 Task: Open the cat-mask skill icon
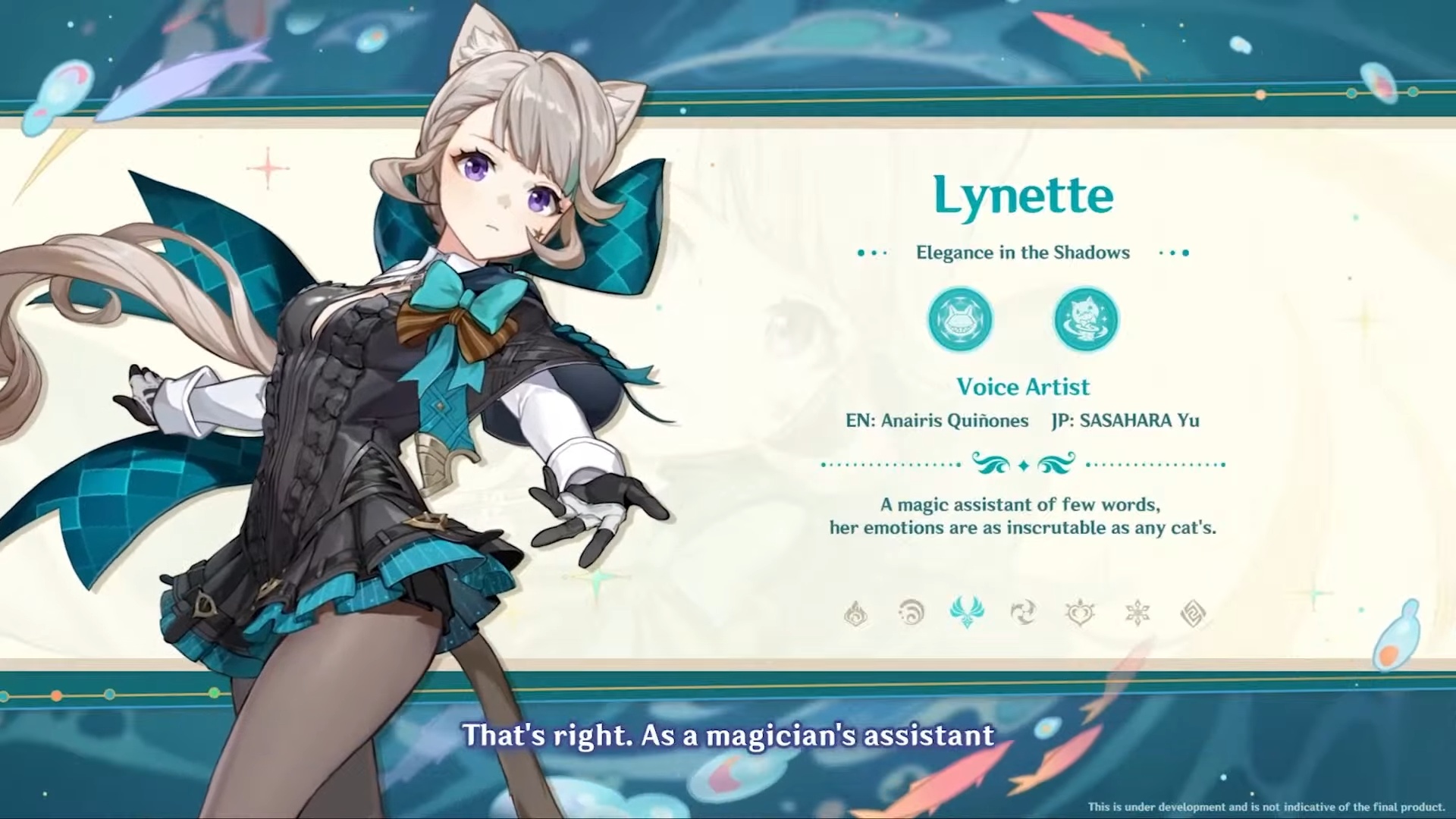(x=960, y=319)
